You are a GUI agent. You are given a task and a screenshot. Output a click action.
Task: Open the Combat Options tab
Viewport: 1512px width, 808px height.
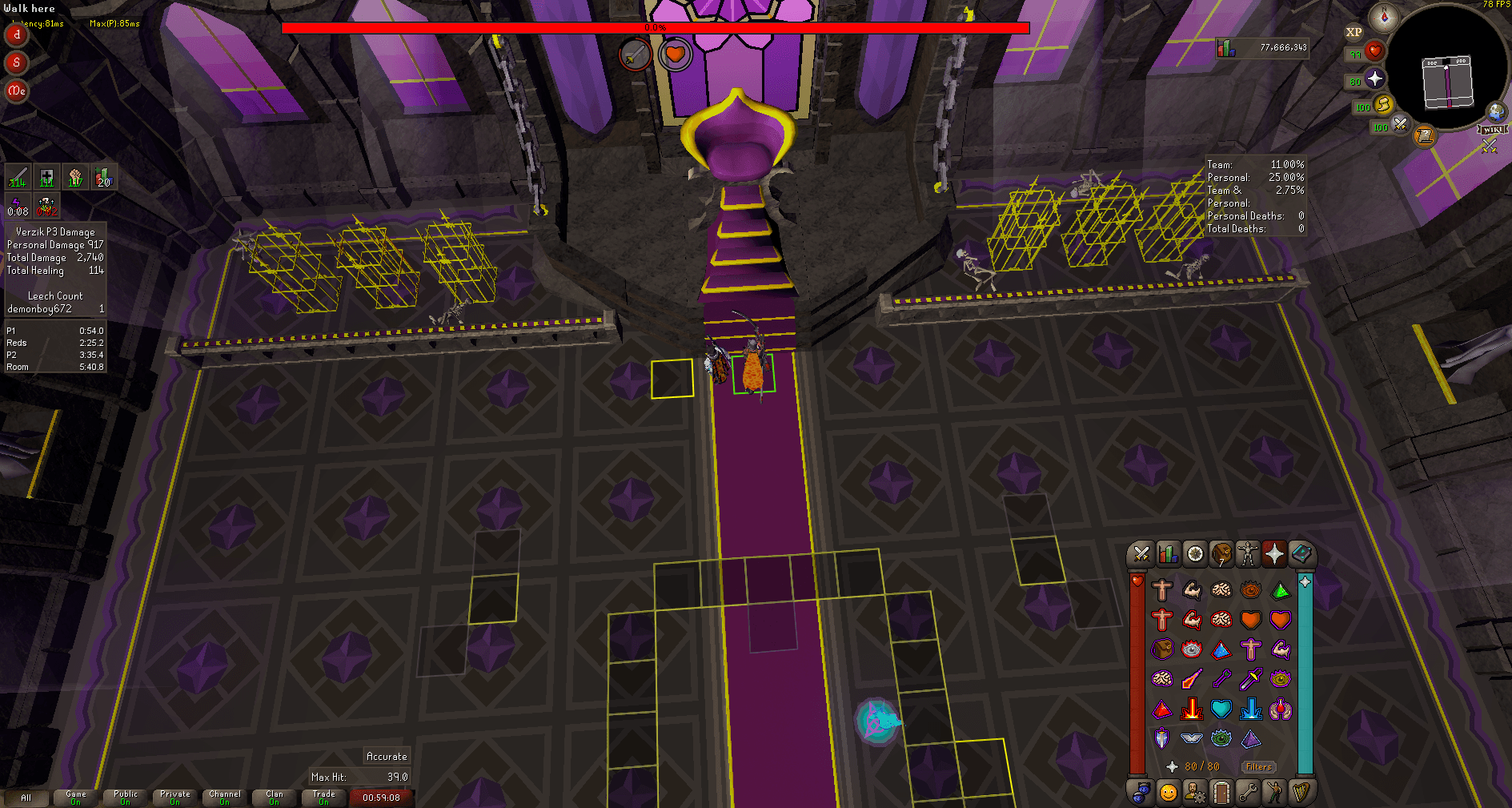pyautogui.click(x=1140, y=554)
